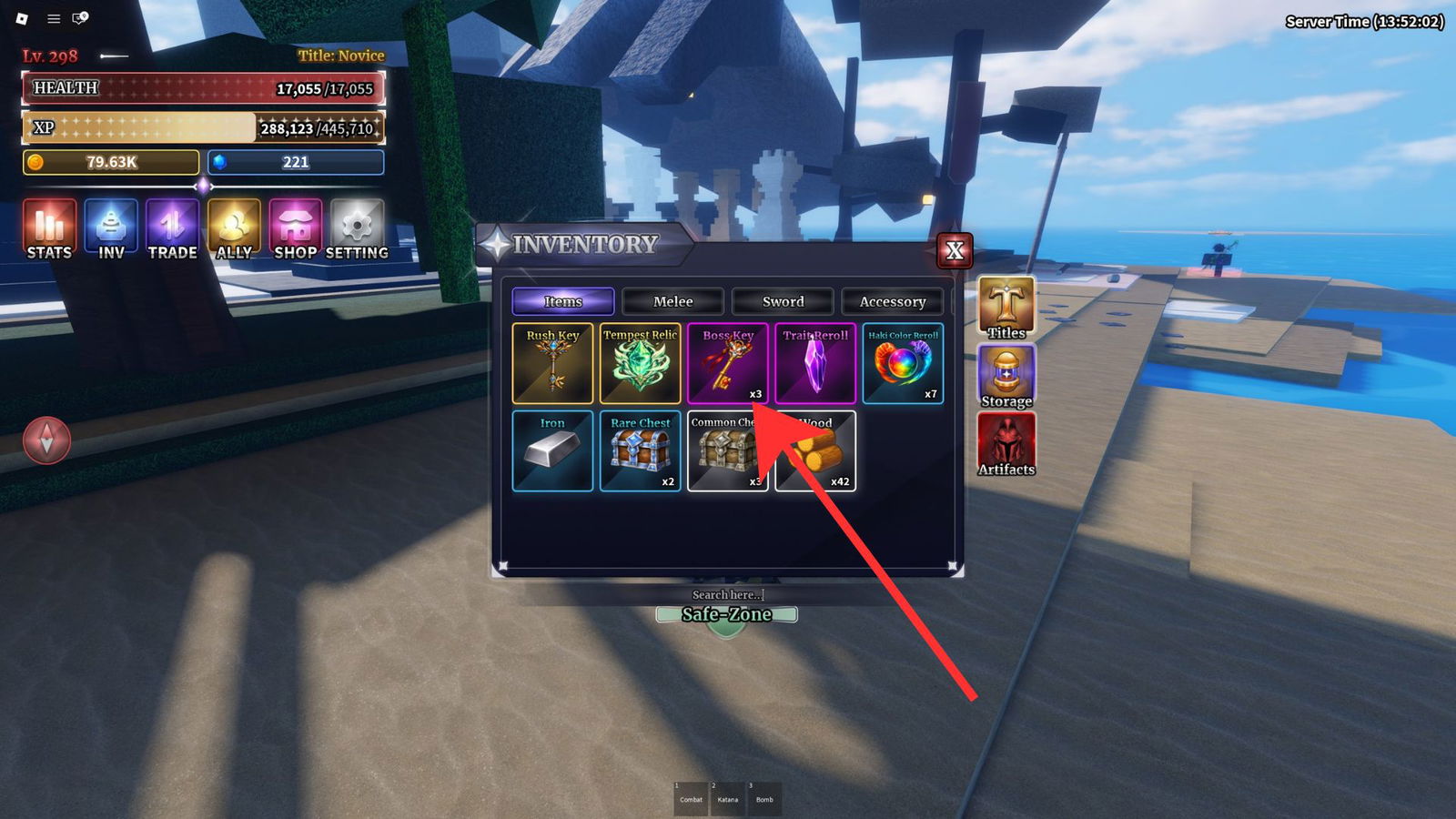Open the STATS panel icon
The image size is (1456, 819).
(x=47, y=227)
